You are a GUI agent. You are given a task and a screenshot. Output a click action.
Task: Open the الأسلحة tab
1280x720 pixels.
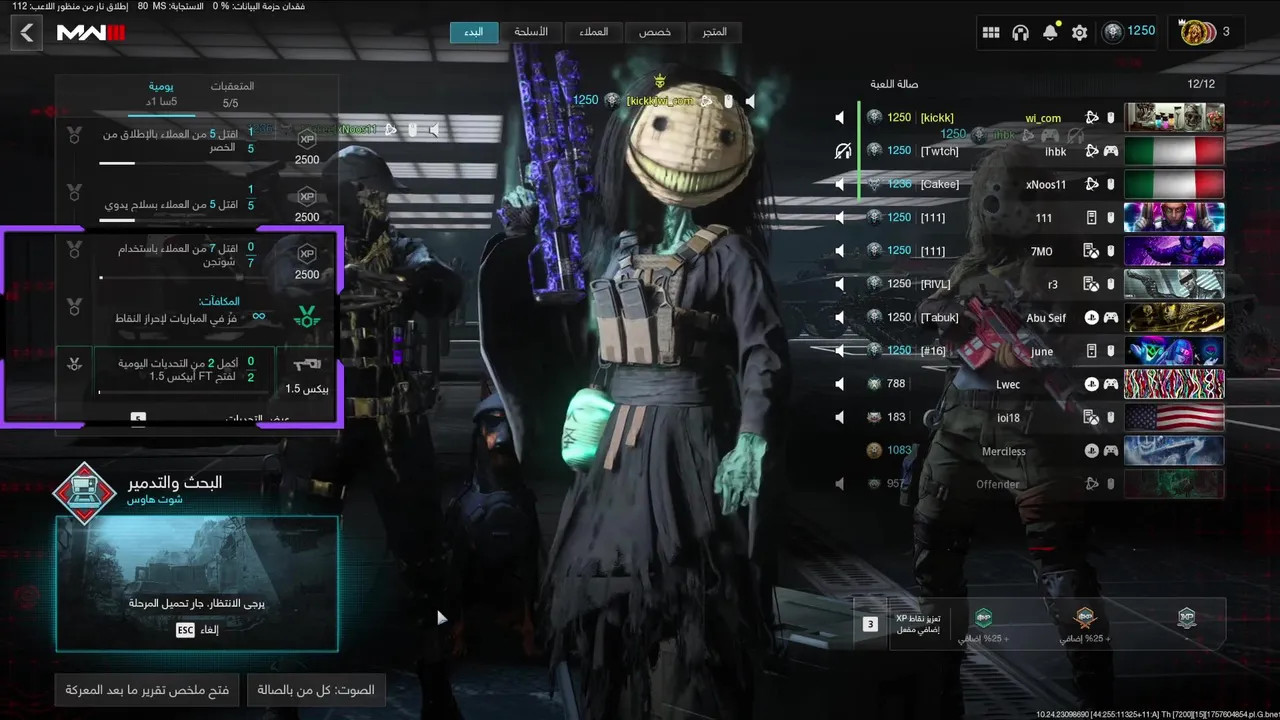tap(531, 32)
